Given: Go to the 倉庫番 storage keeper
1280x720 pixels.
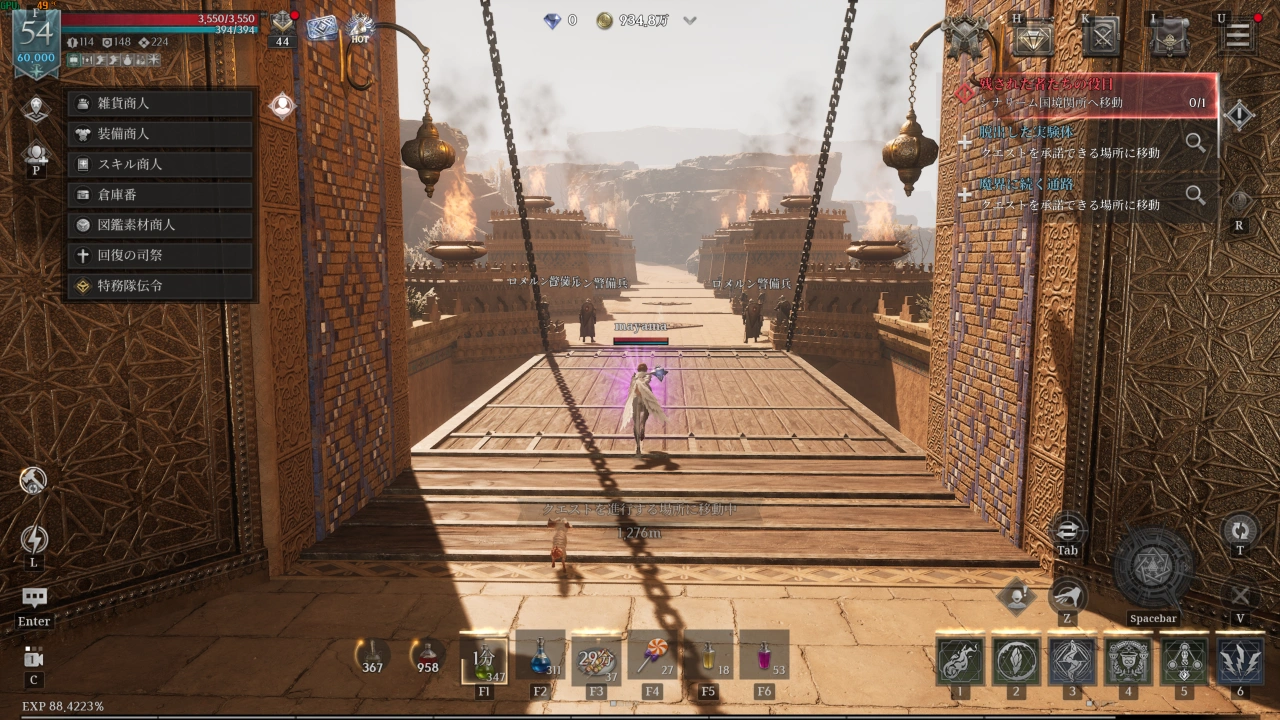Looking at the screenshot, I should pos(160,195).
